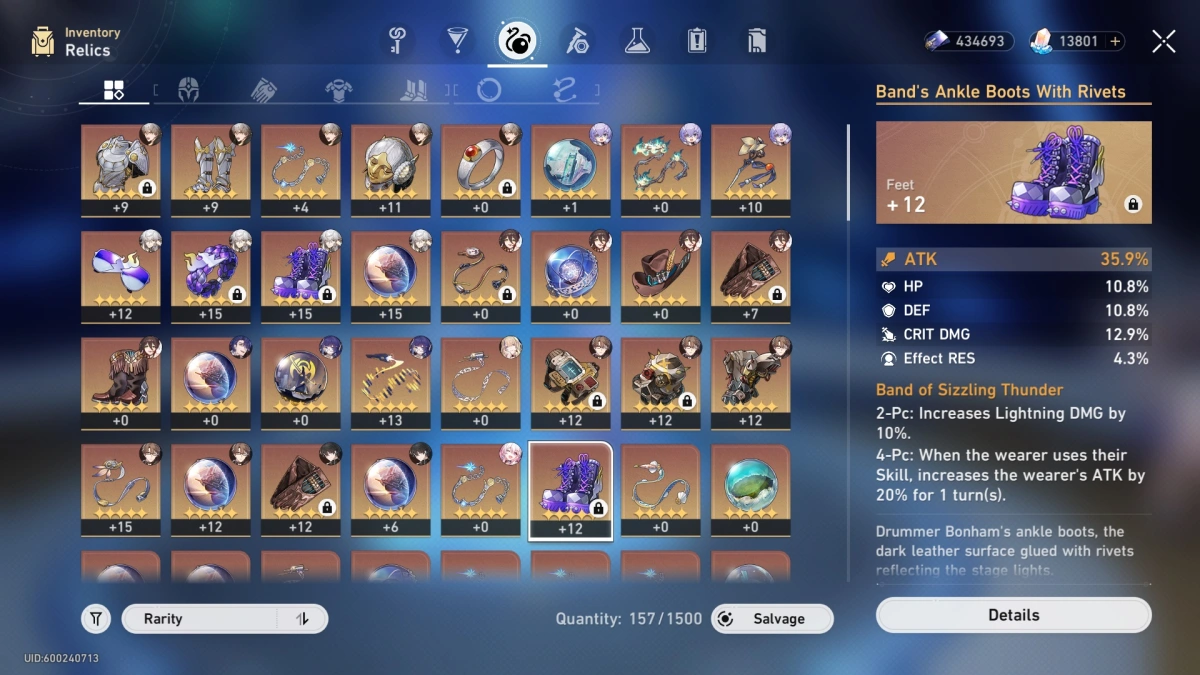
Task: Filter relics by feet piece
Action: 413,91
